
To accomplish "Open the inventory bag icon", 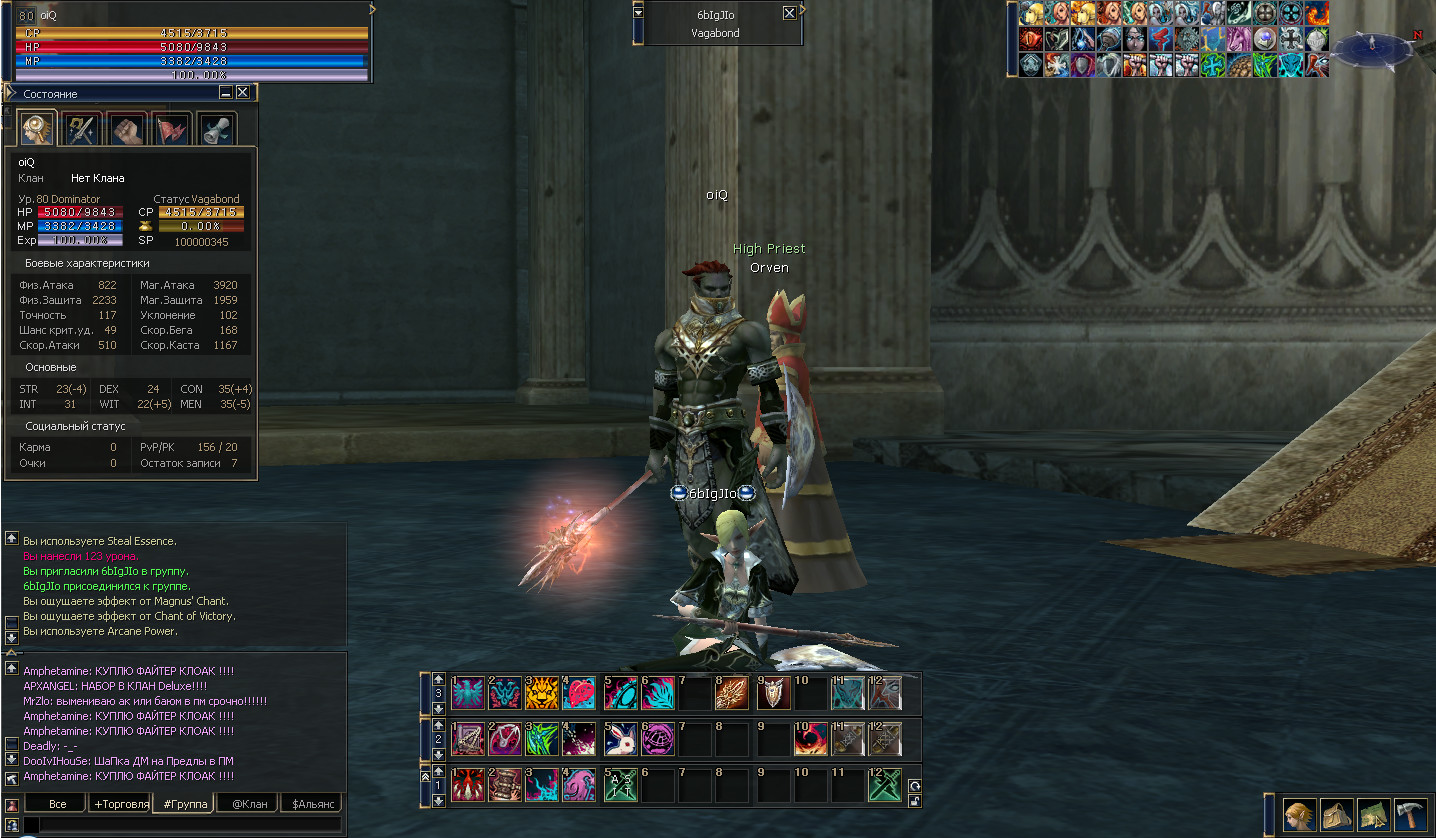I will (x=1337, y=814).
